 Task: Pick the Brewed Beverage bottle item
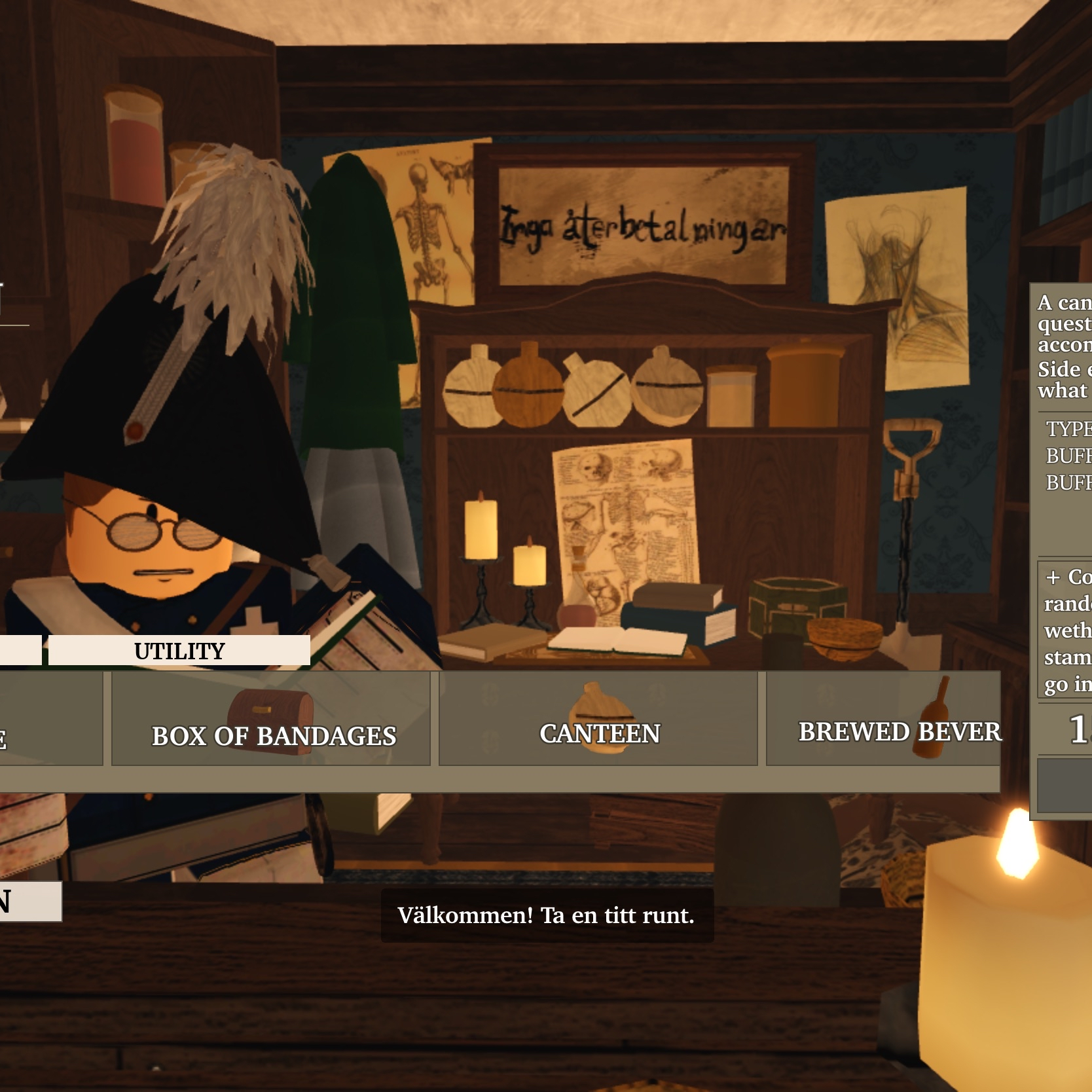tap(883, 719)
